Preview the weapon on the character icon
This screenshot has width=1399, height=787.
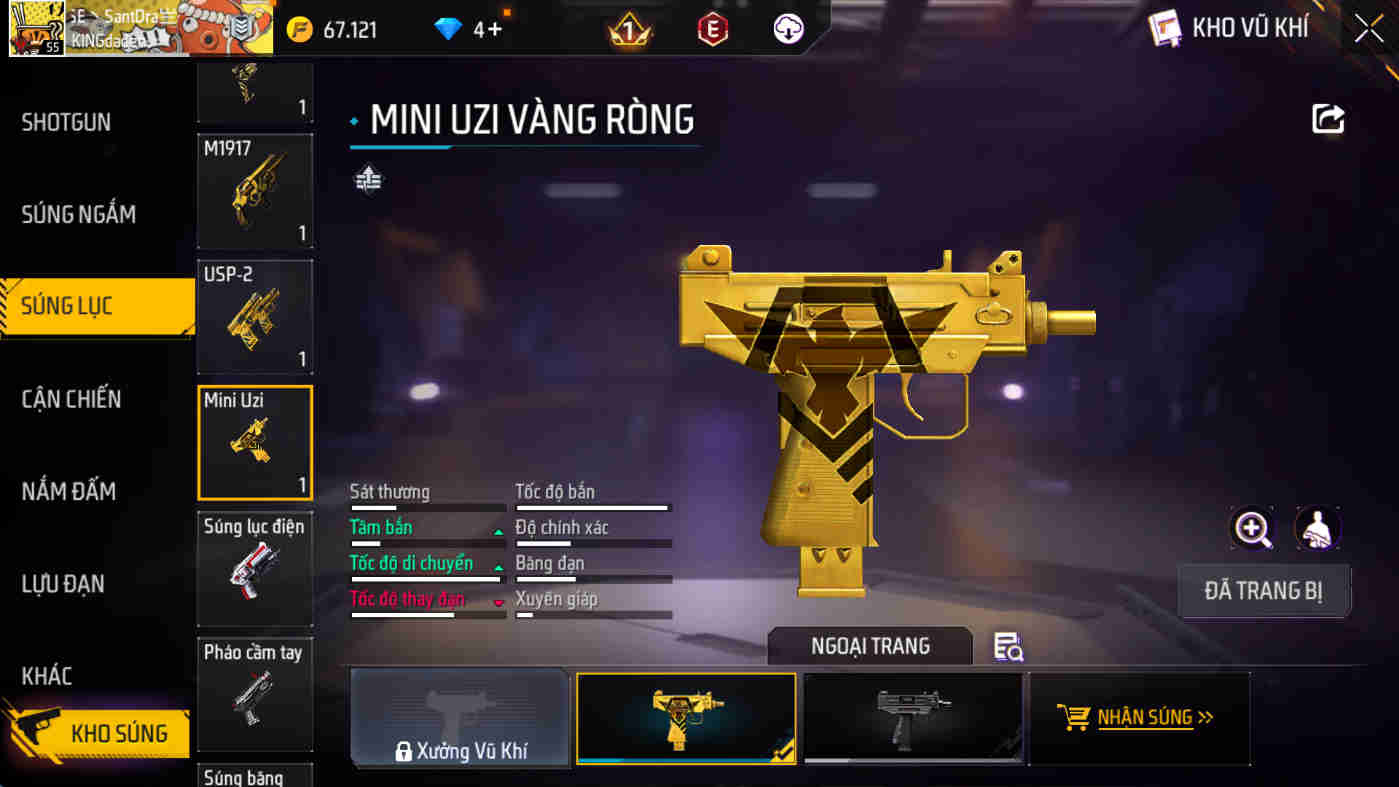tap(1317, 528)
